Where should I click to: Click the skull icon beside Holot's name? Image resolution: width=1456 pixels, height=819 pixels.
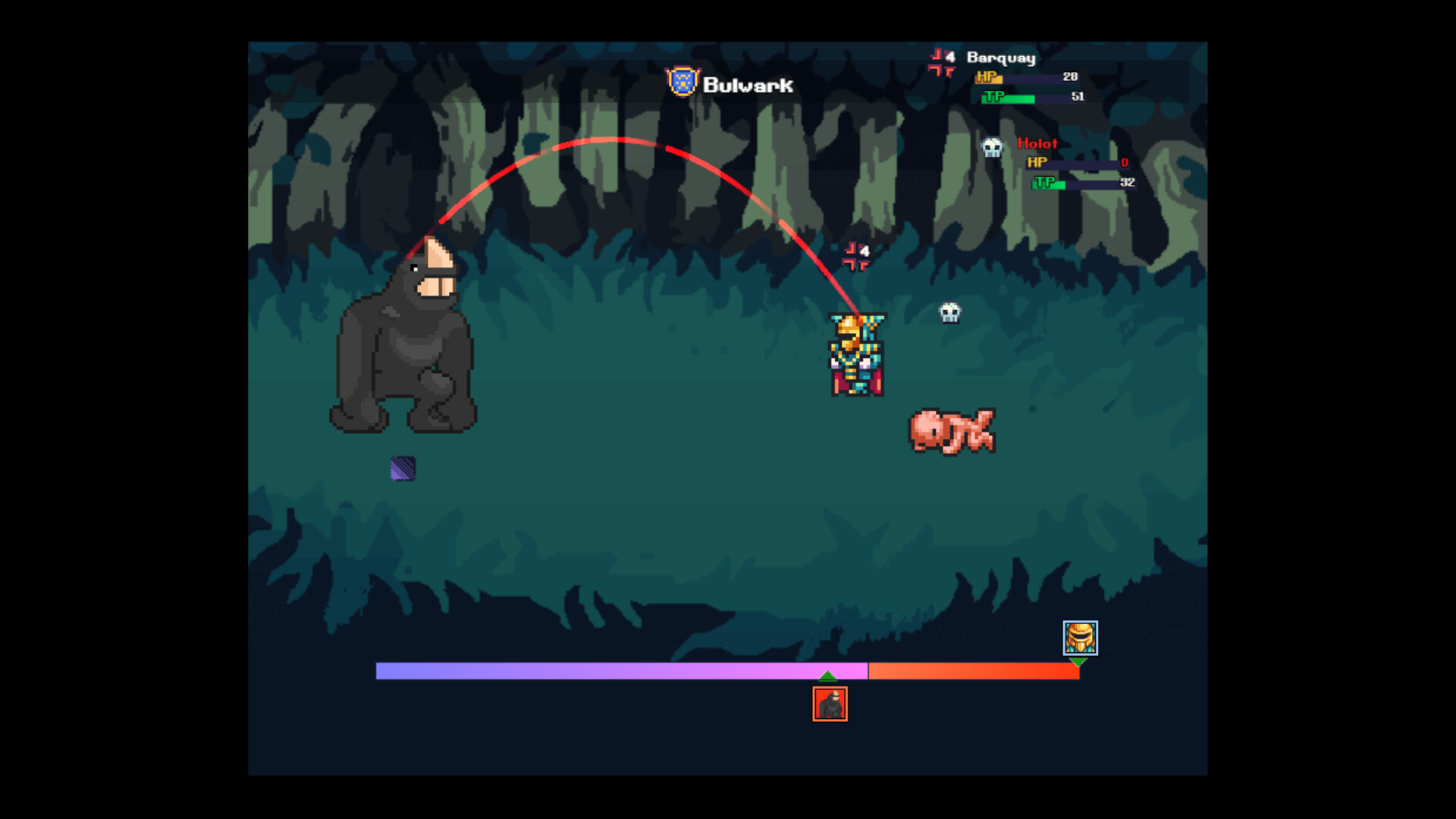tap(991, 146)
